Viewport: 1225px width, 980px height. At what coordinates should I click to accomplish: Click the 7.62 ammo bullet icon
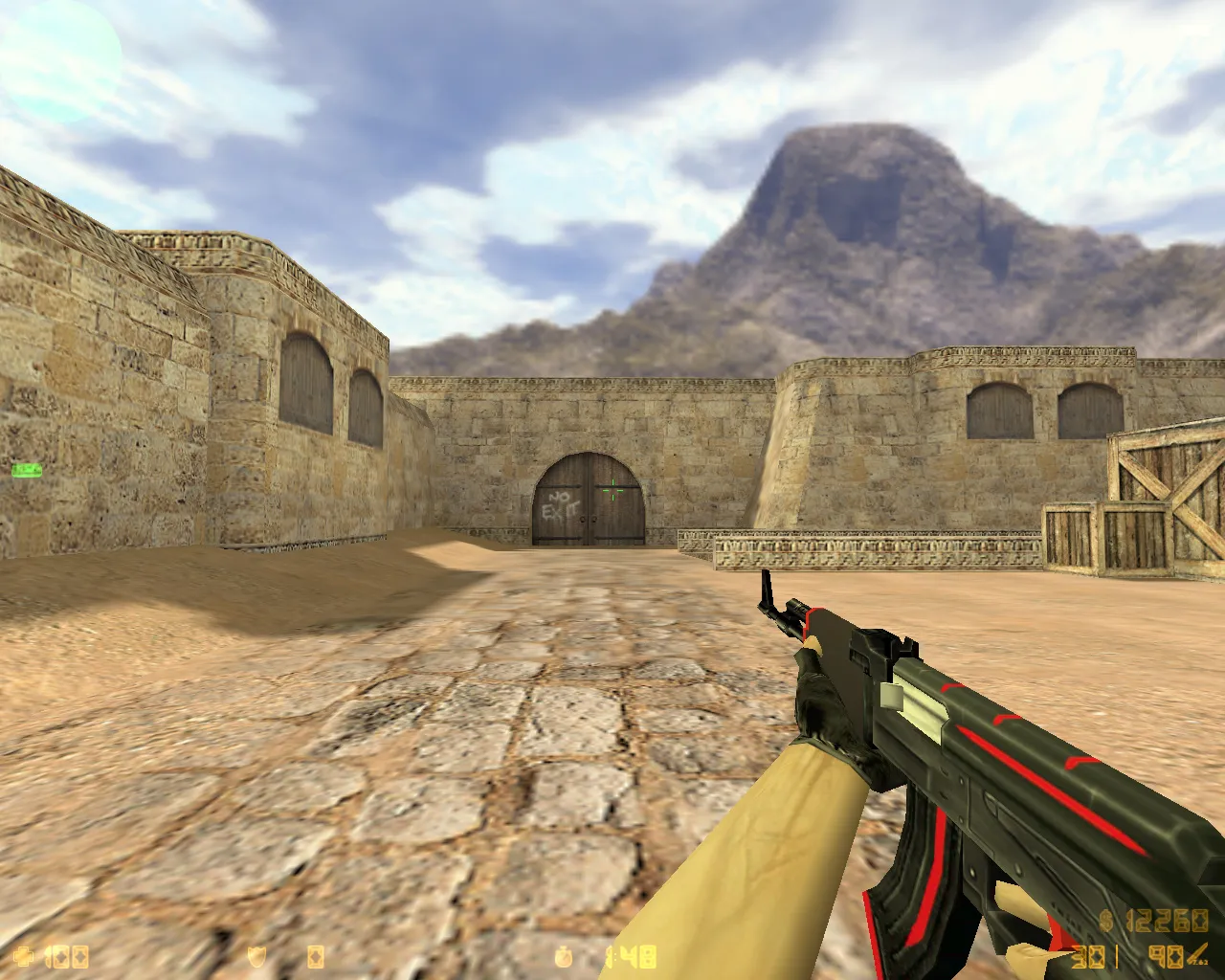pyautogui.click(x=1196, y=955)
